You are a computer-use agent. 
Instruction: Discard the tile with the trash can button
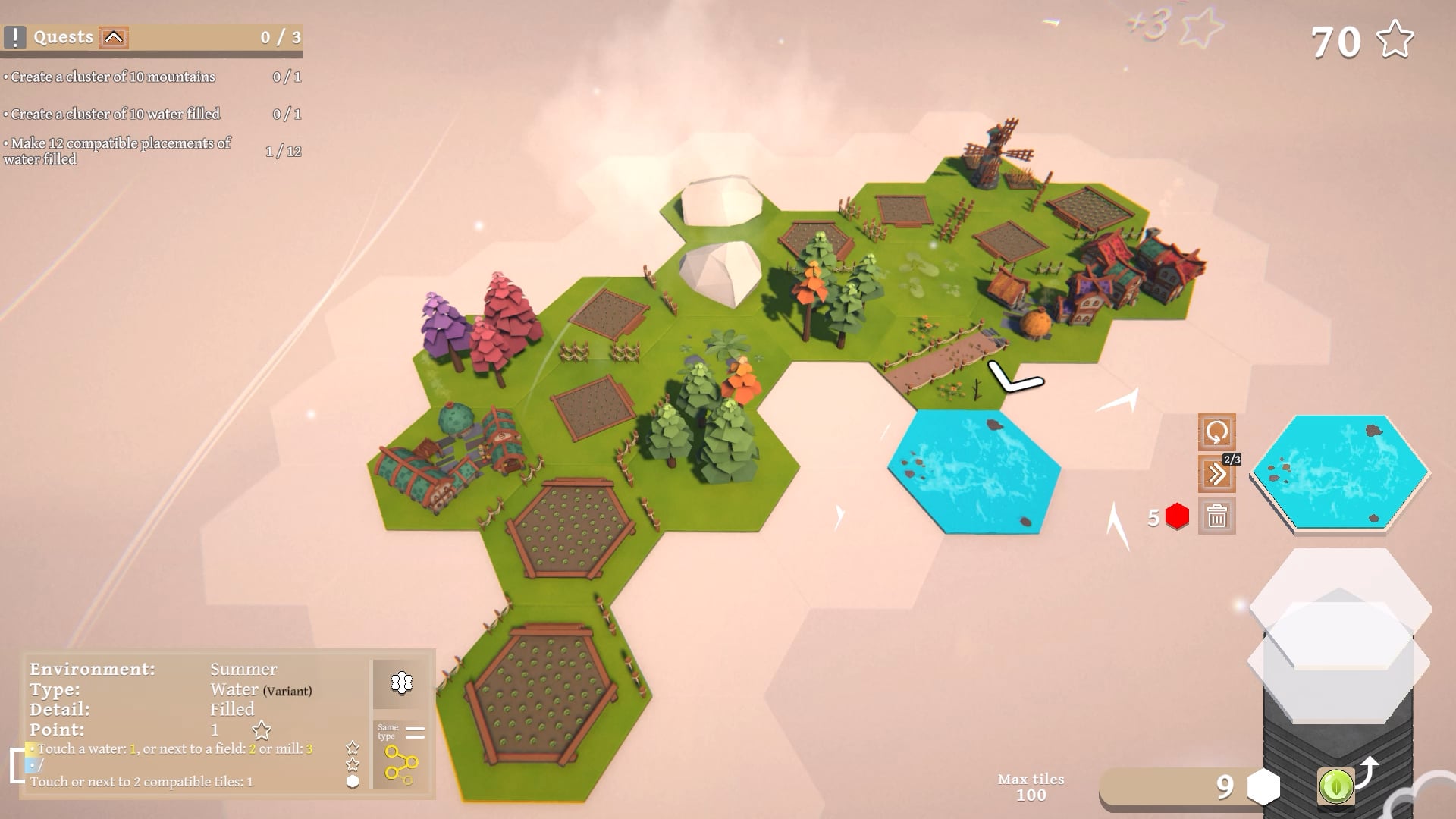pos(1216,516)
